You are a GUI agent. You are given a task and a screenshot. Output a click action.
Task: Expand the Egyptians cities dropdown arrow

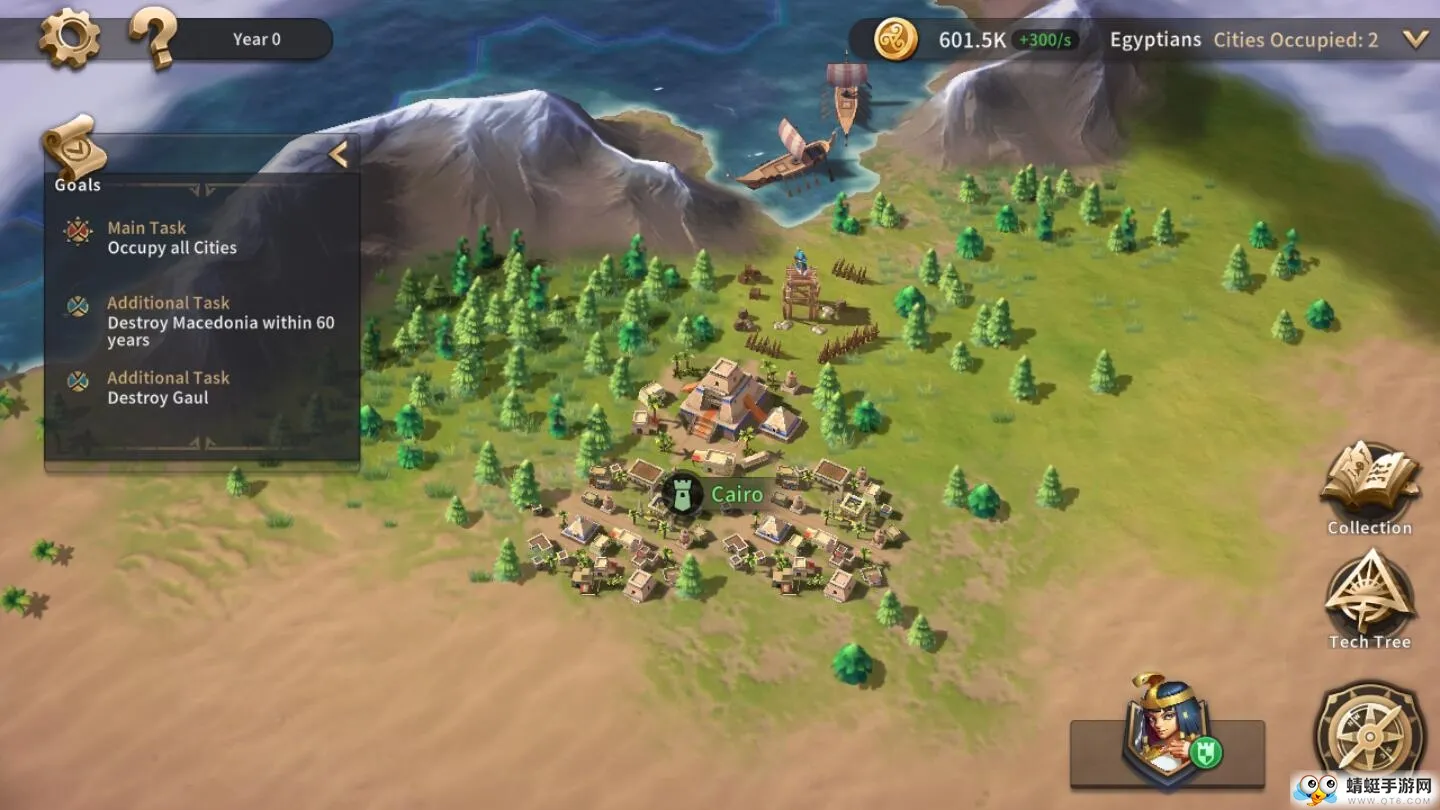[1415, 40]
